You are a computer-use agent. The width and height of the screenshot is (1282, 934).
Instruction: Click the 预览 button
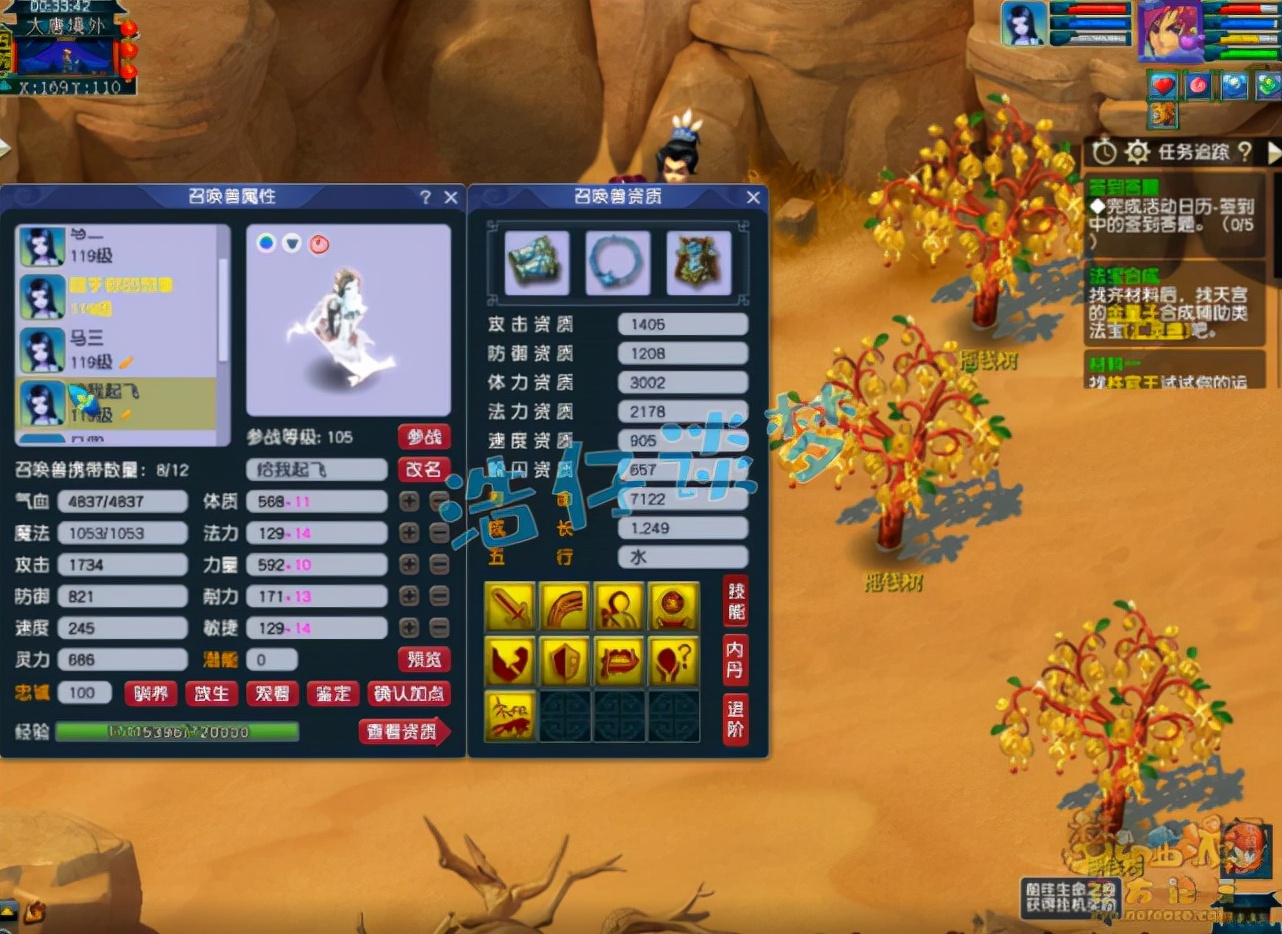coord(424,660)
